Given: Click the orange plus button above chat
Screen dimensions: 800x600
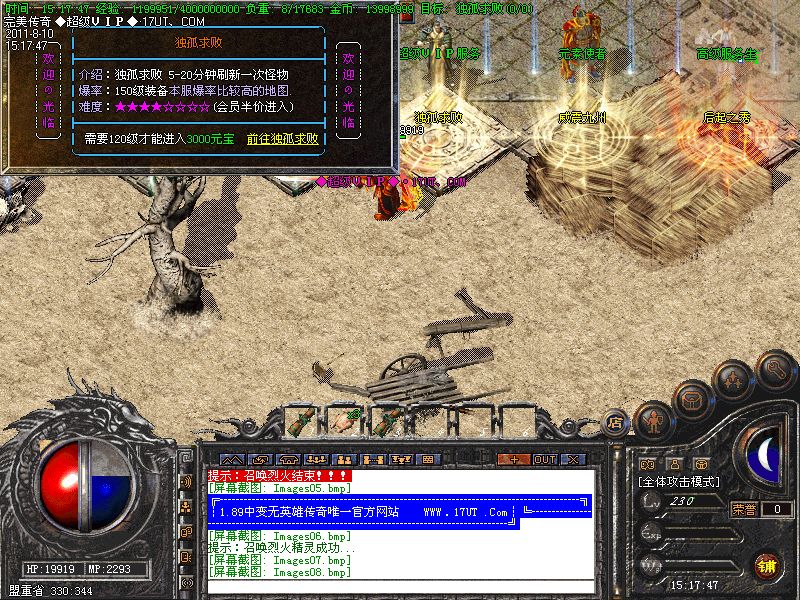Looking at the screenshot, I should coord(514,459).
